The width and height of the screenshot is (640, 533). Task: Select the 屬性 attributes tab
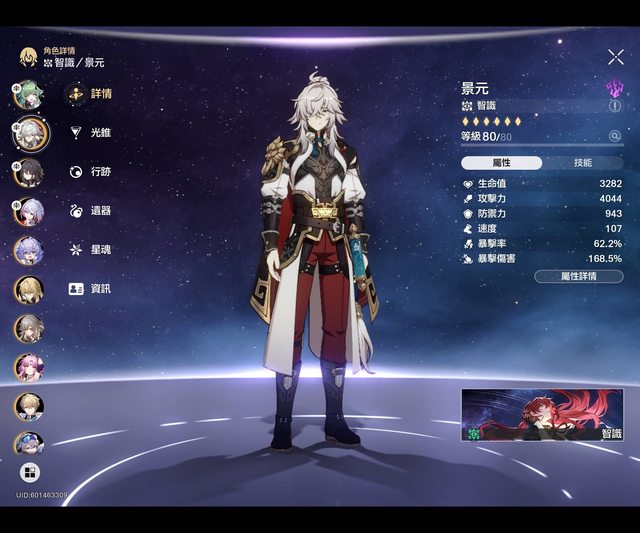pyautogui.click(x=502, y=162)
